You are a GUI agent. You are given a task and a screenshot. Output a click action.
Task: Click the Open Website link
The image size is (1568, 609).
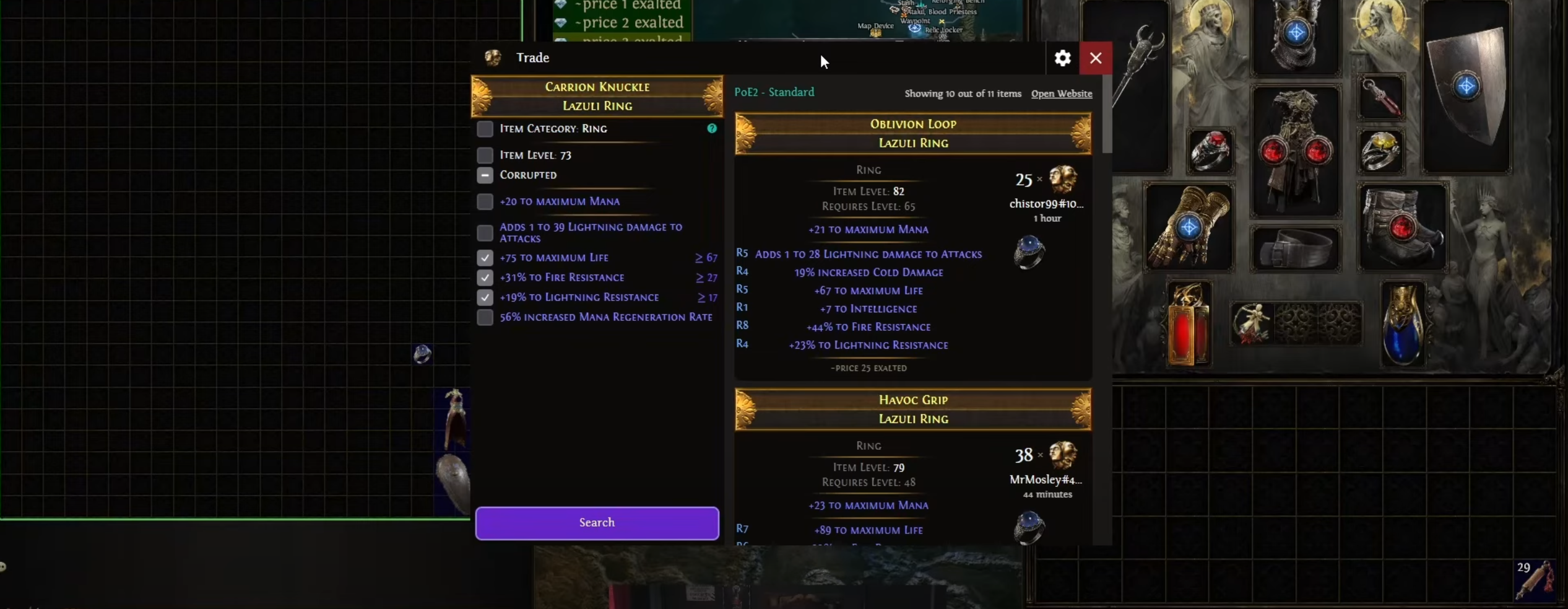coord(1061,94)
